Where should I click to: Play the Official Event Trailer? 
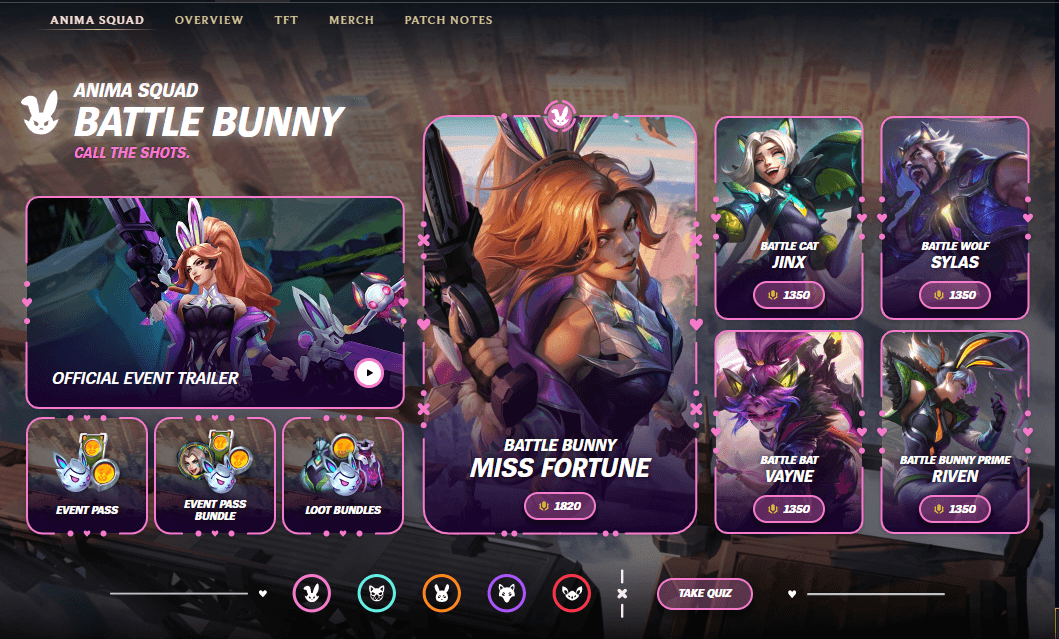click(x=369, y=373)
